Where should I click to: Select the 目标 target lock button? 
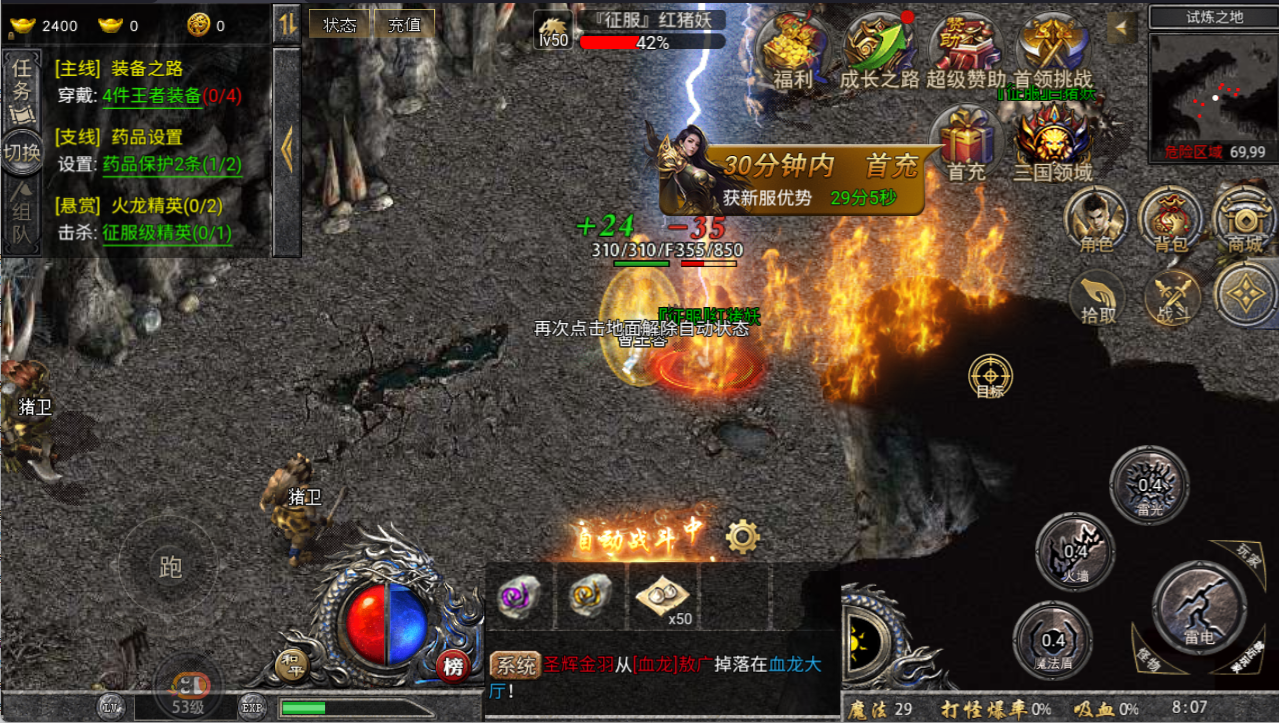tap(990, 377)
